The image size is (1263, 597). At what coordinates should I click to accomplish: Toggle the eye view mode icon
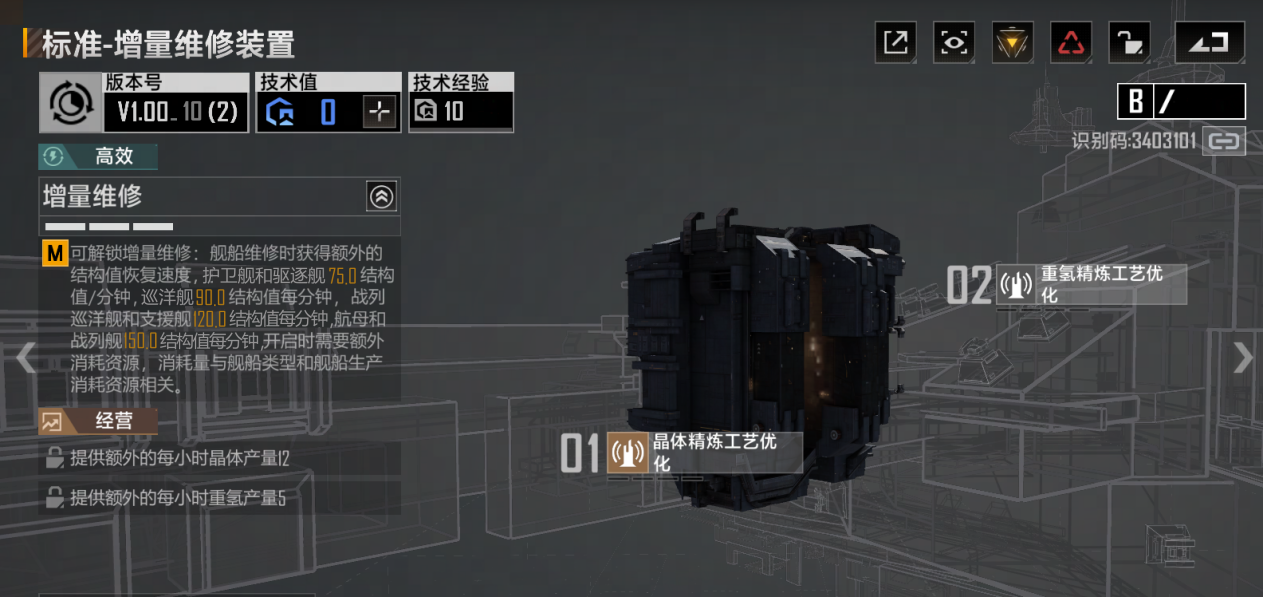954,42
